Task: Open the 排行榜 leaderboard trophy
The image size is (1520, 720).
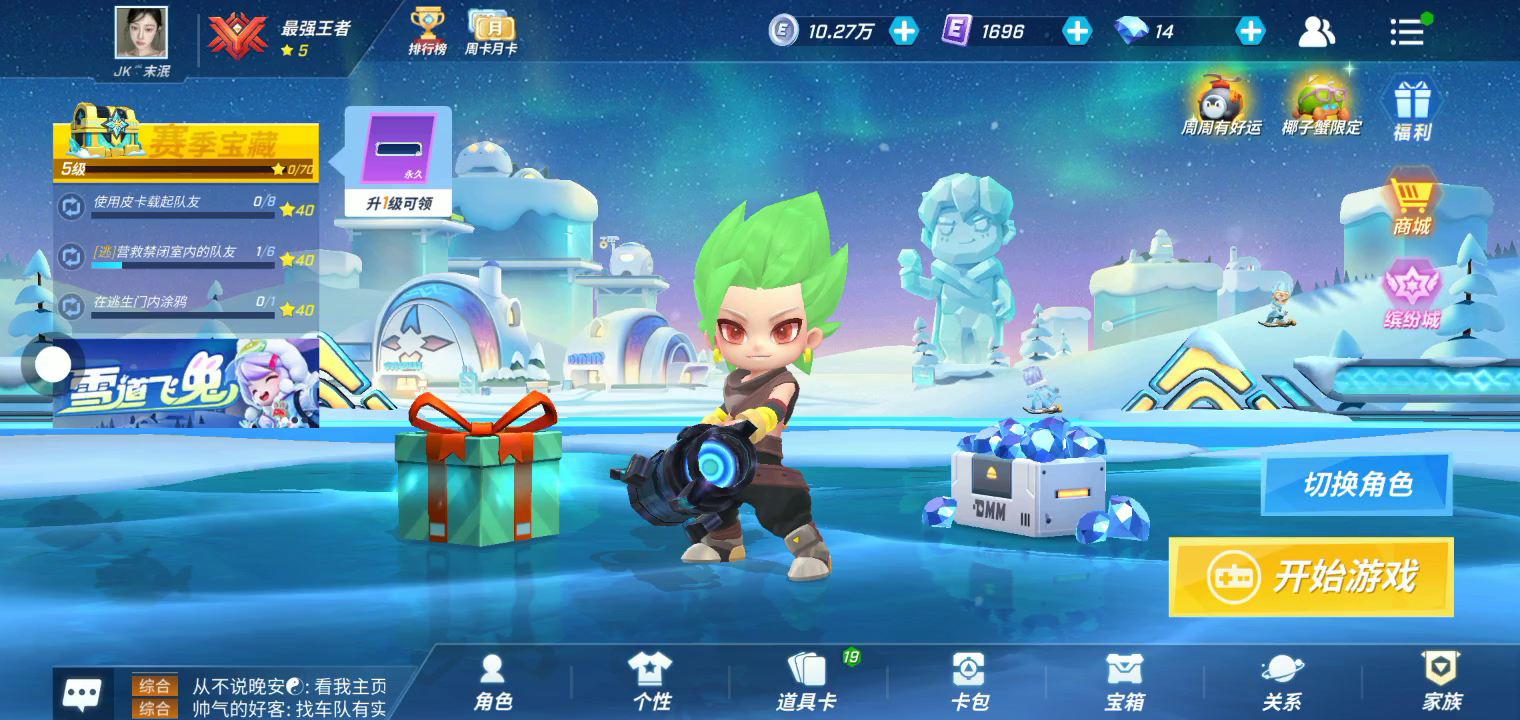Action: point(427,31)
